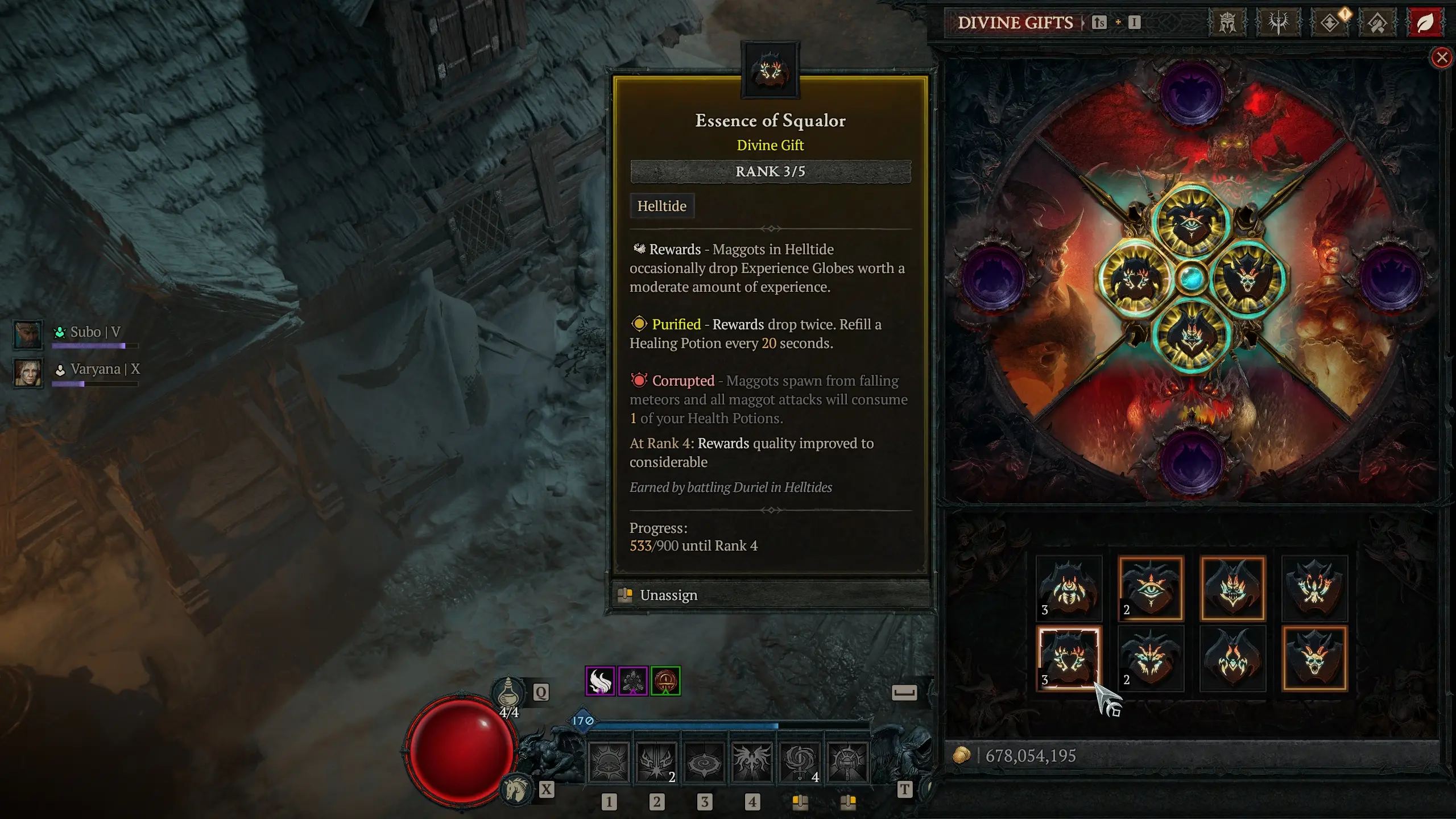Click the white flame buff icon

point(600,681)
